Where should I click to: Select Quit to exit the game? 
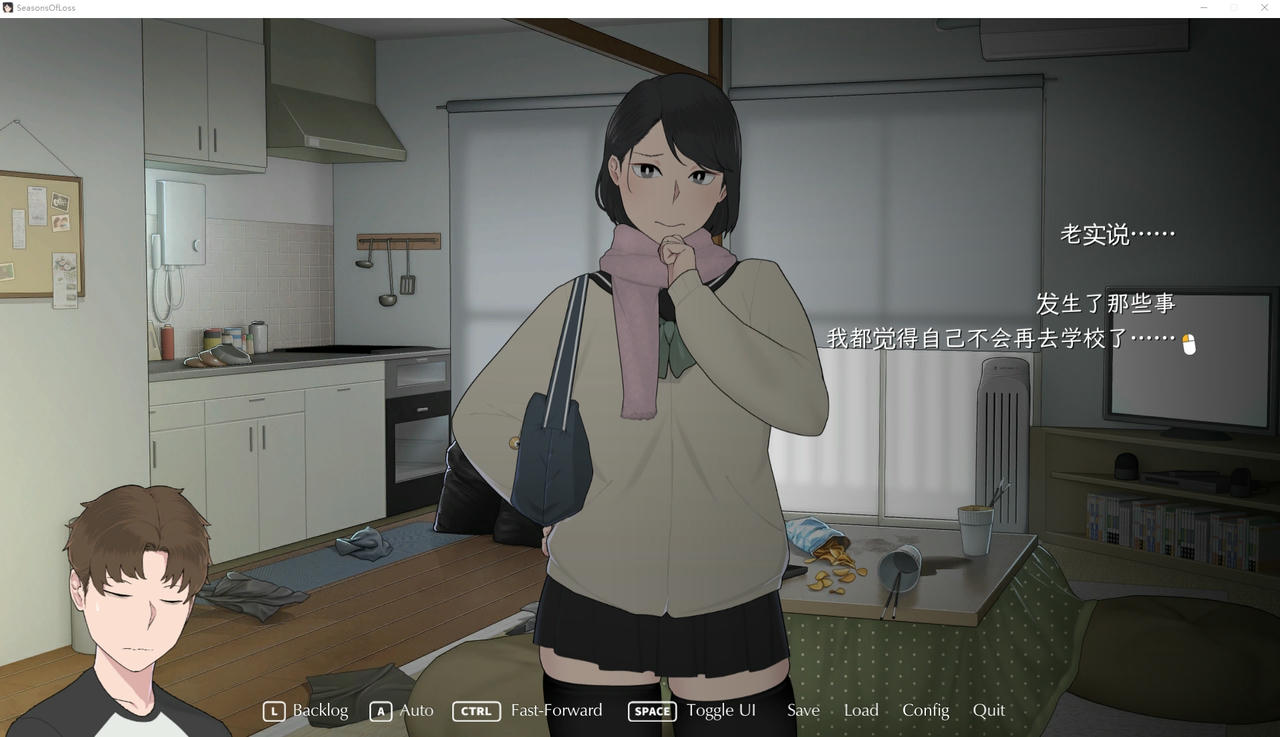pyautogui.click(x=989, y=710)
